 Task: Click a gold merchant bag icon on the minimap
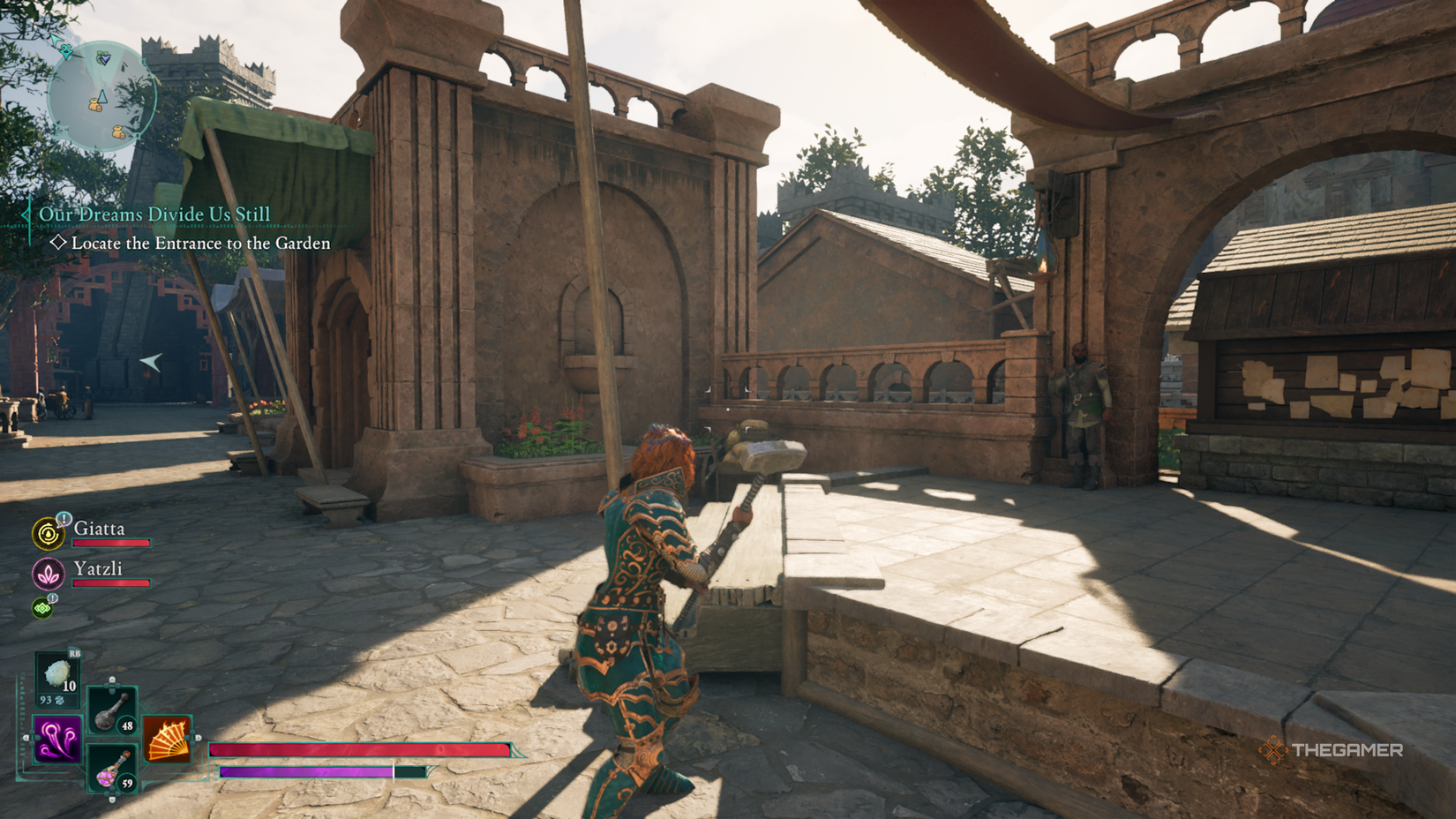pos(94,105)
